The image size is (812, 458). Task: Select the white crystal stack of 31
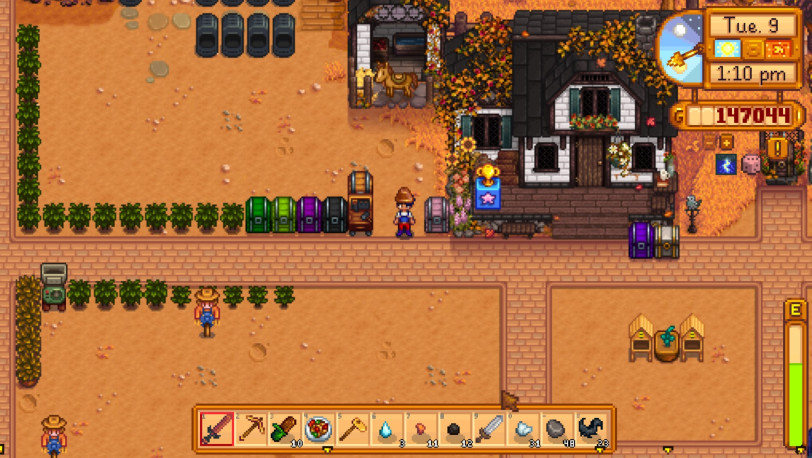pos(523,429)
